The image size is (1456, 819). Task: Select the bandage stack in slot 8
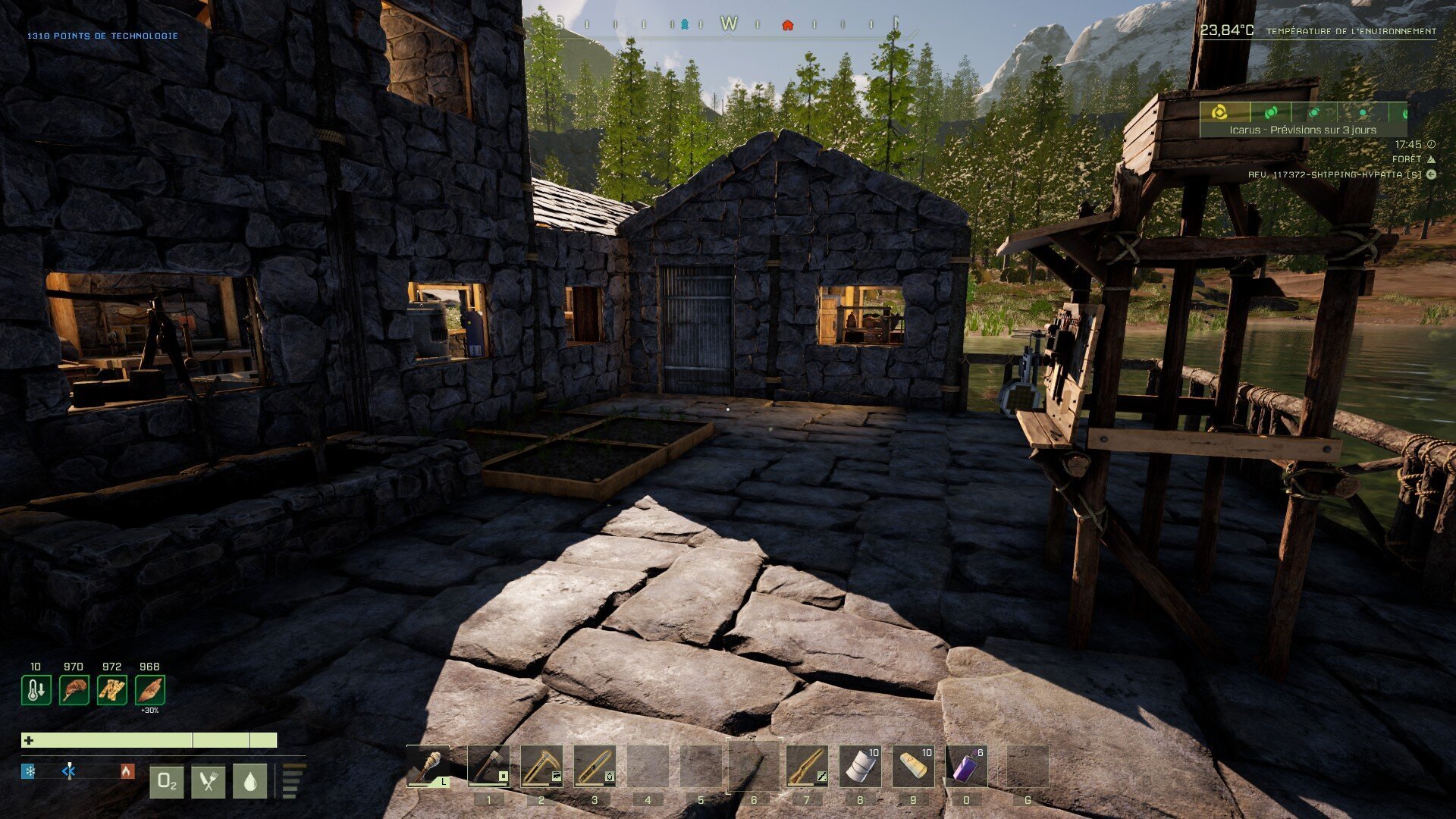coord(860,766)
